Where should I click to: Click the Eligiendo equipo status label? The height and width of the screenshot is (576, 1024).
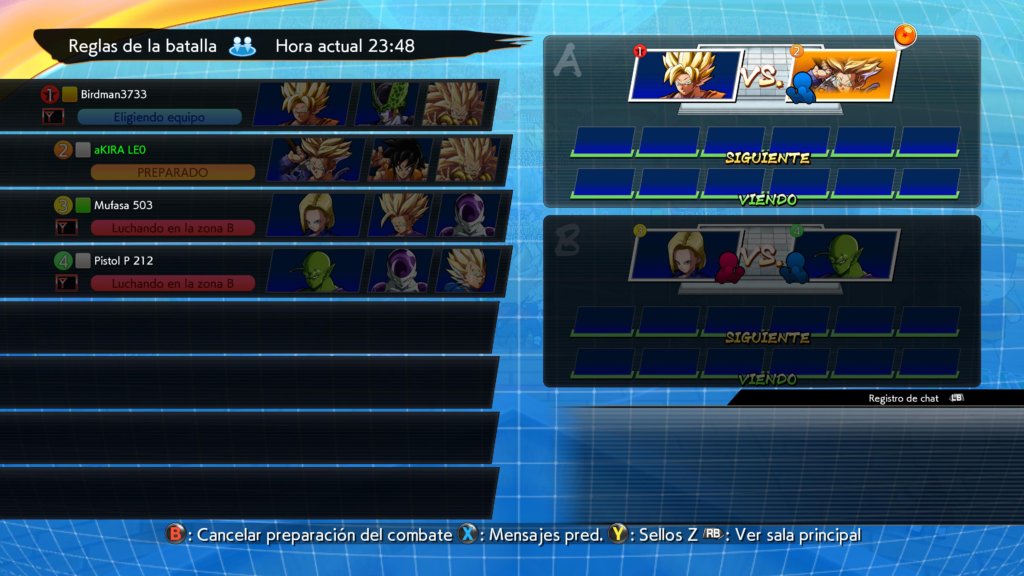pos(160,117)
